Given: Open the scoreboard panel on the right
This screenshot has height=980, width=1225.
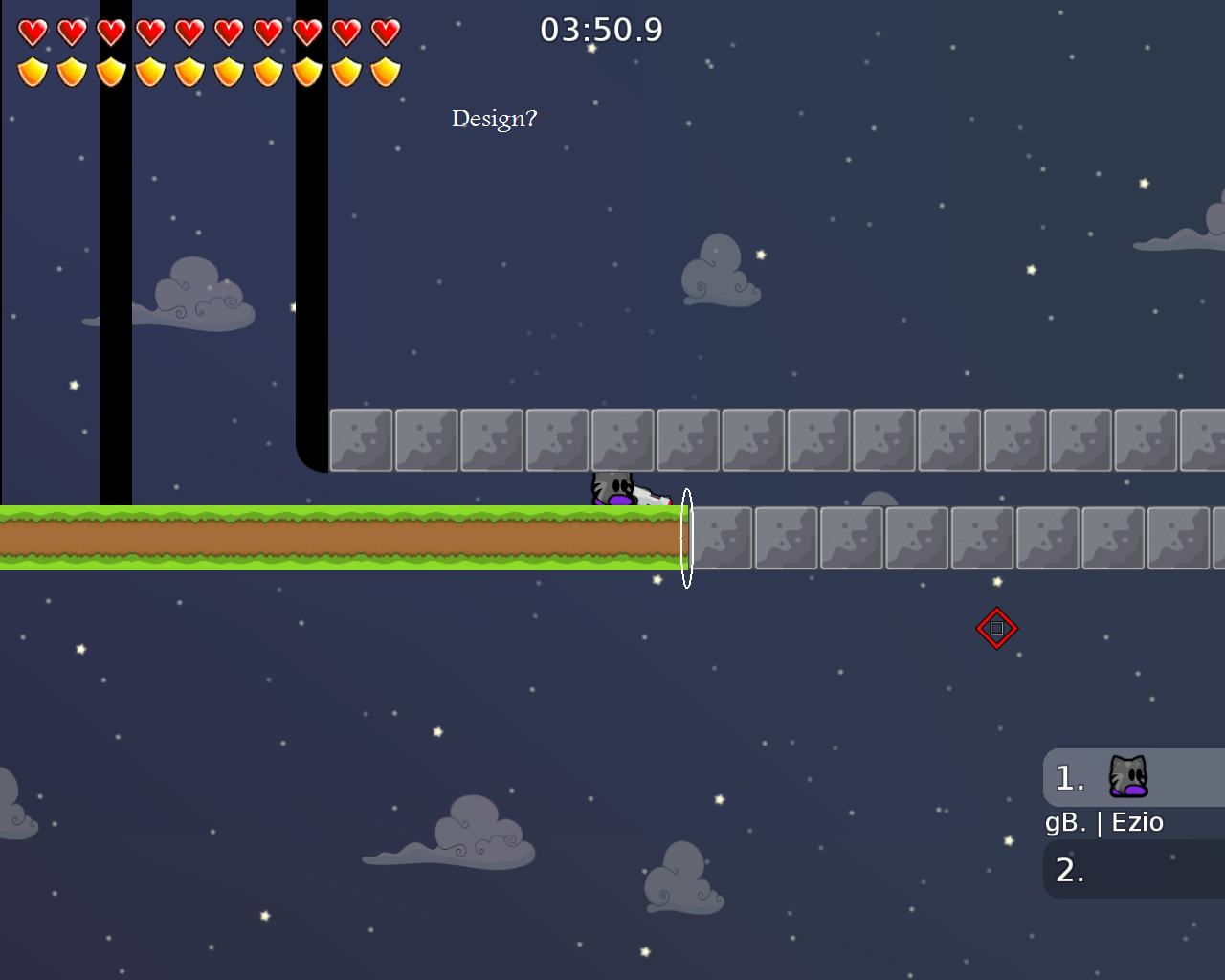Looking at the screenshot, I should coord(1134,823).
